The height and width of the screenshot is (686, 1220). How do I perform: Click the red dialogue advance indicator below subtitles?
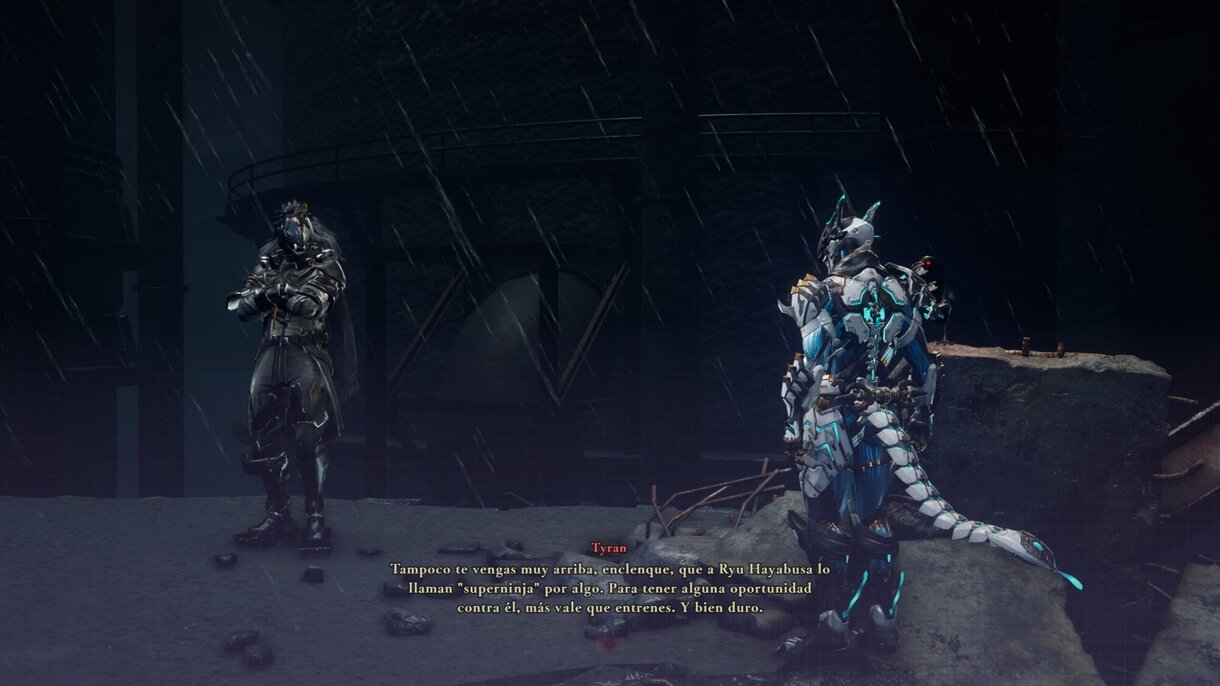click(x=608, y=644)
